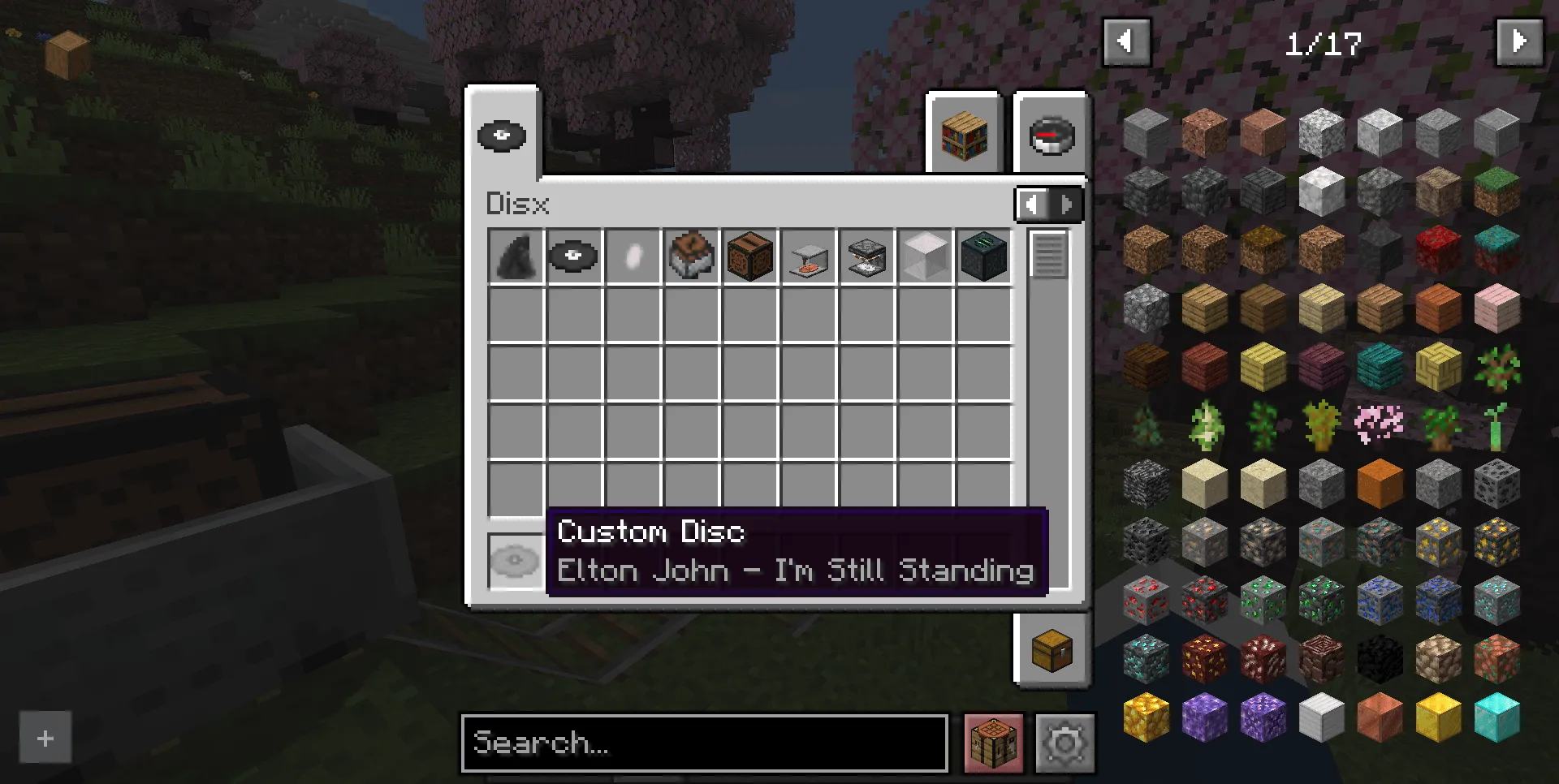Pick the transparent glass block in the Disx tab
1559x784 pixels.
[x=925, y=256]
